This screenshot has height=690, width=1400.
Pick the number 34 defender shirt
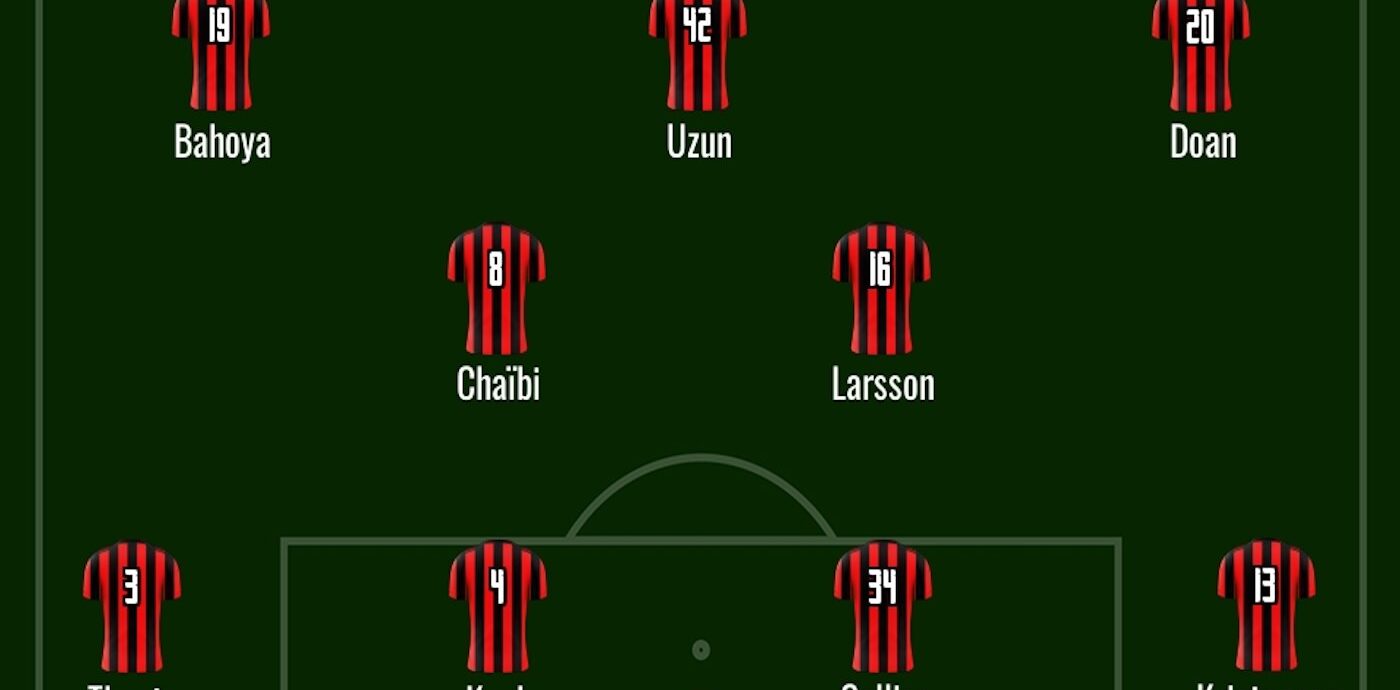tap(882, 606)
